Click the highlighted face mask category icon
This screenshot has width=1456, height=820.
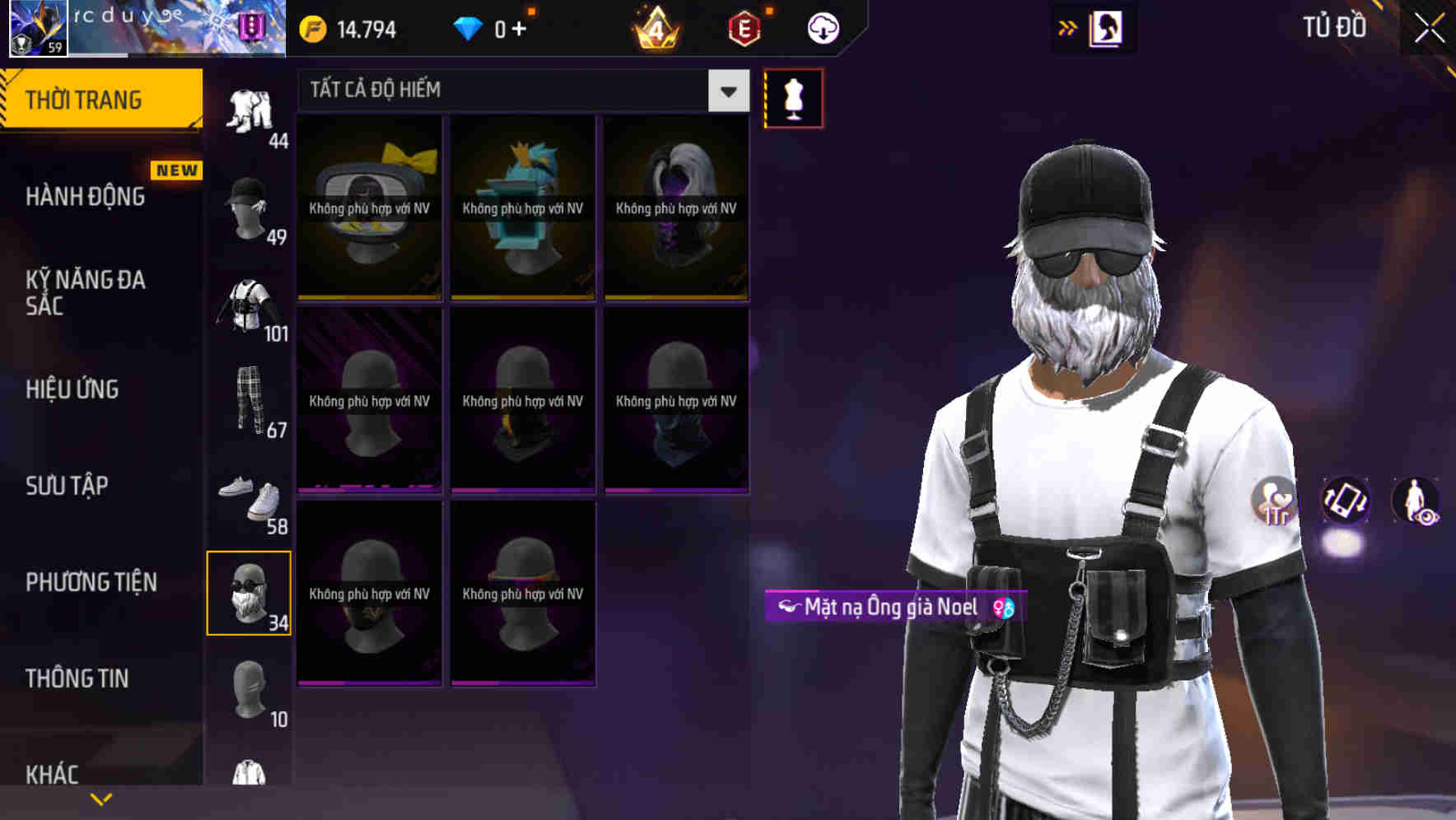250,591
